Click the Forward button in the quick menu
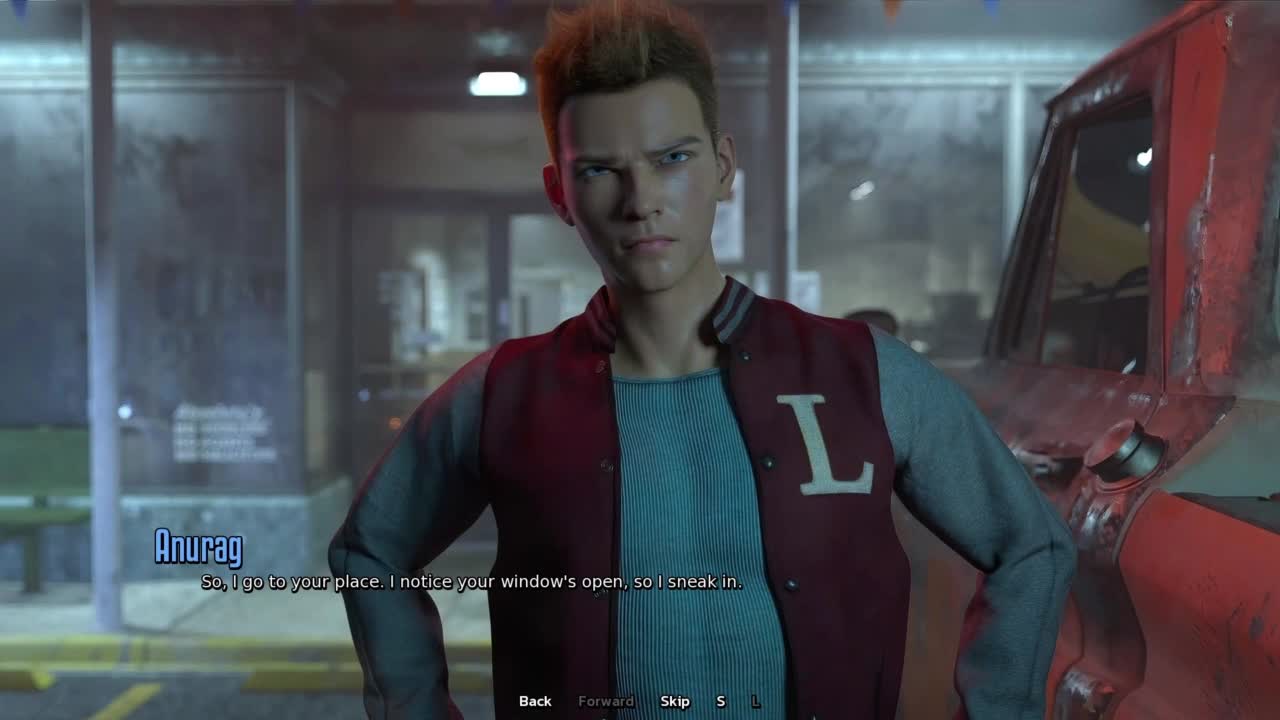Screen dimensions: 1280x720 pyautogui.click(x=606, y=701)
